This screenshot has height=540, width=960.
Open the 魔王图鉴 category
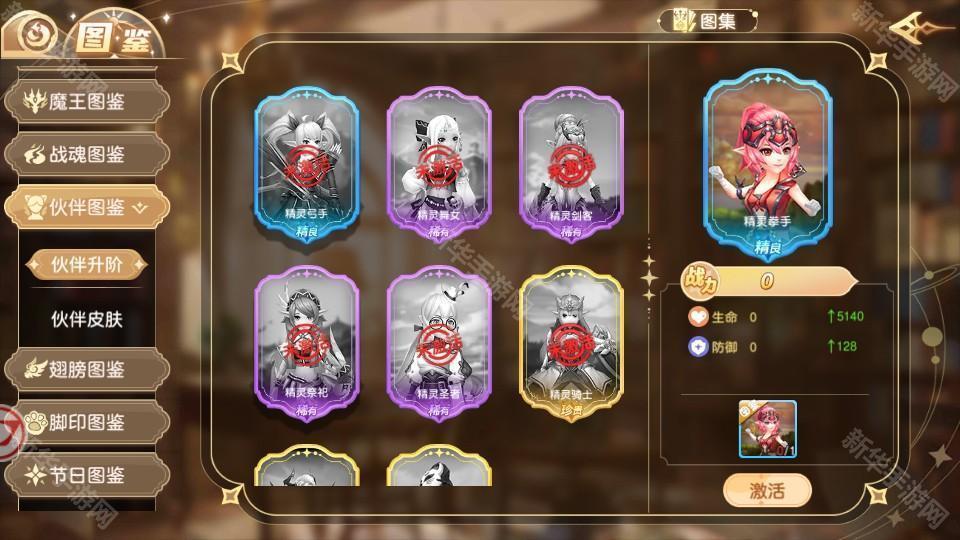[x=85, y=102]
